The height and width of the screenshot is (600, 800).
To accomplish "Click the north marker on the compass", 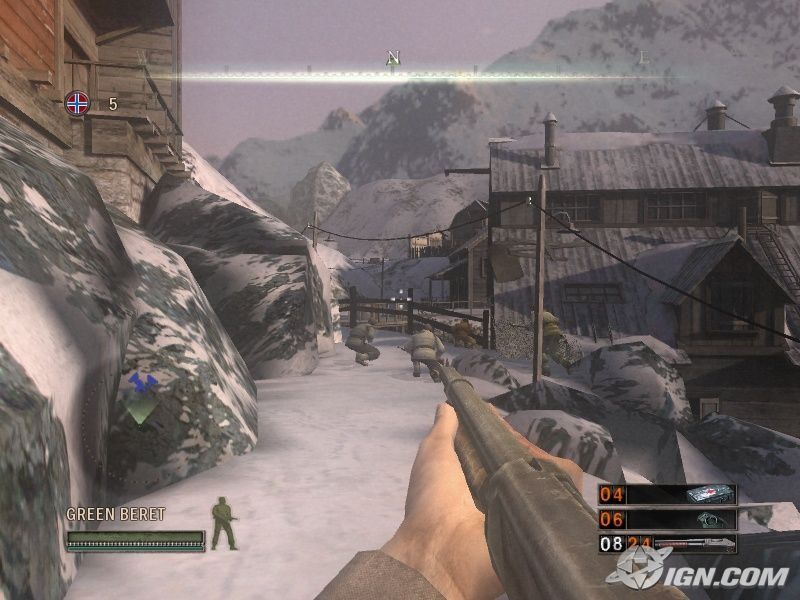I will pyautogui.click(x=393, y=59).
